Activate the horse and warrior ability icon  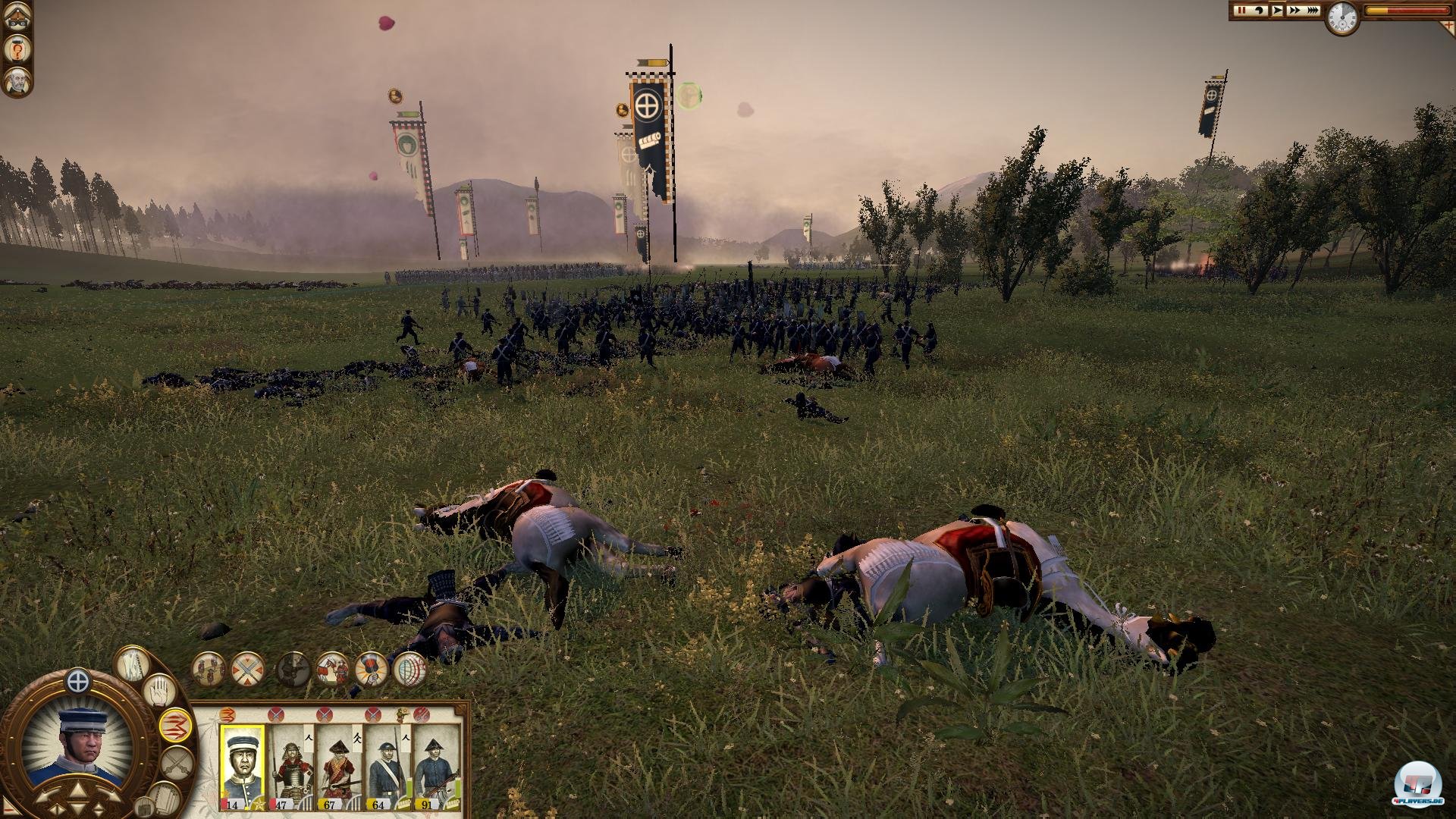pyautogui.click(x=333, y=670)
